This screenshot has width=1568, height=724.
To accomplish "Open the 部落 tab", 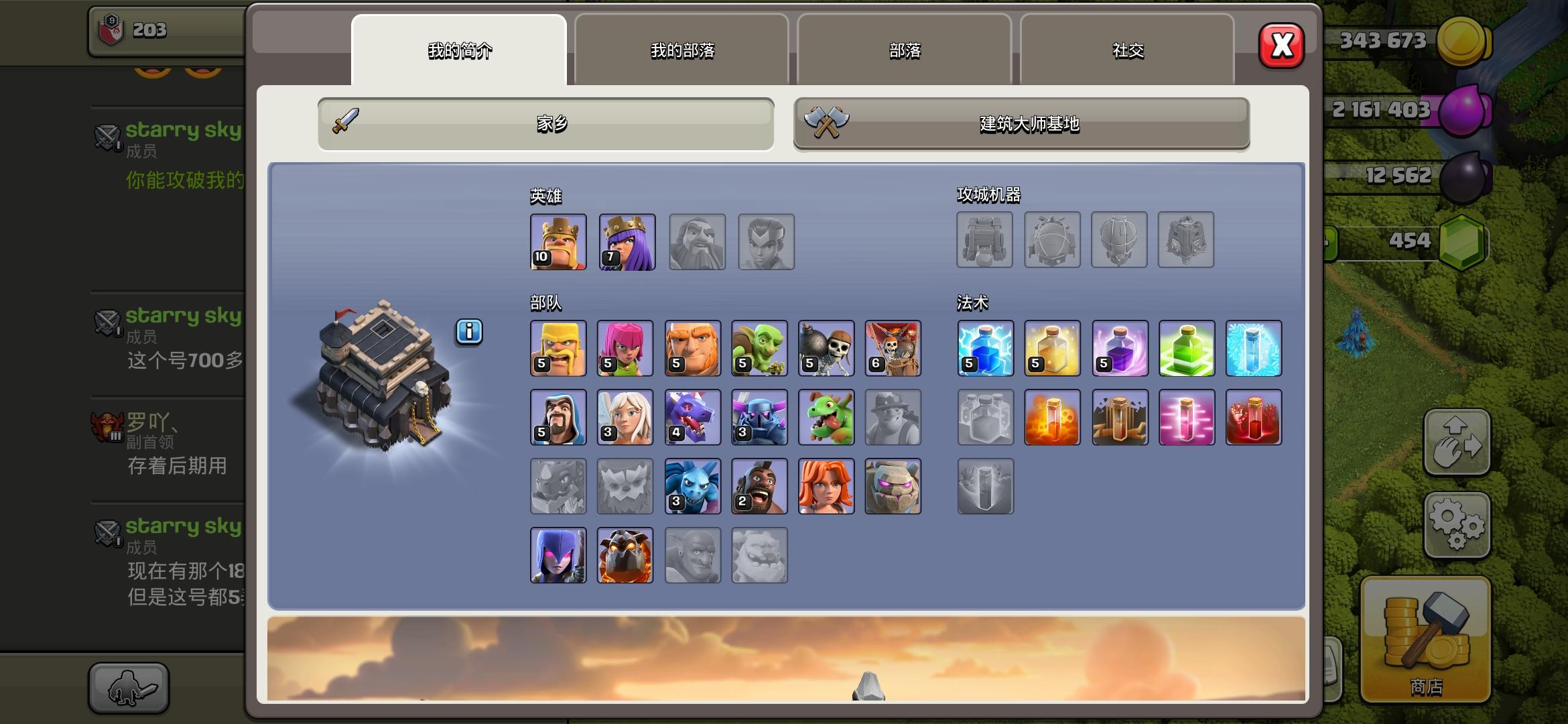I will pos(905,50).
